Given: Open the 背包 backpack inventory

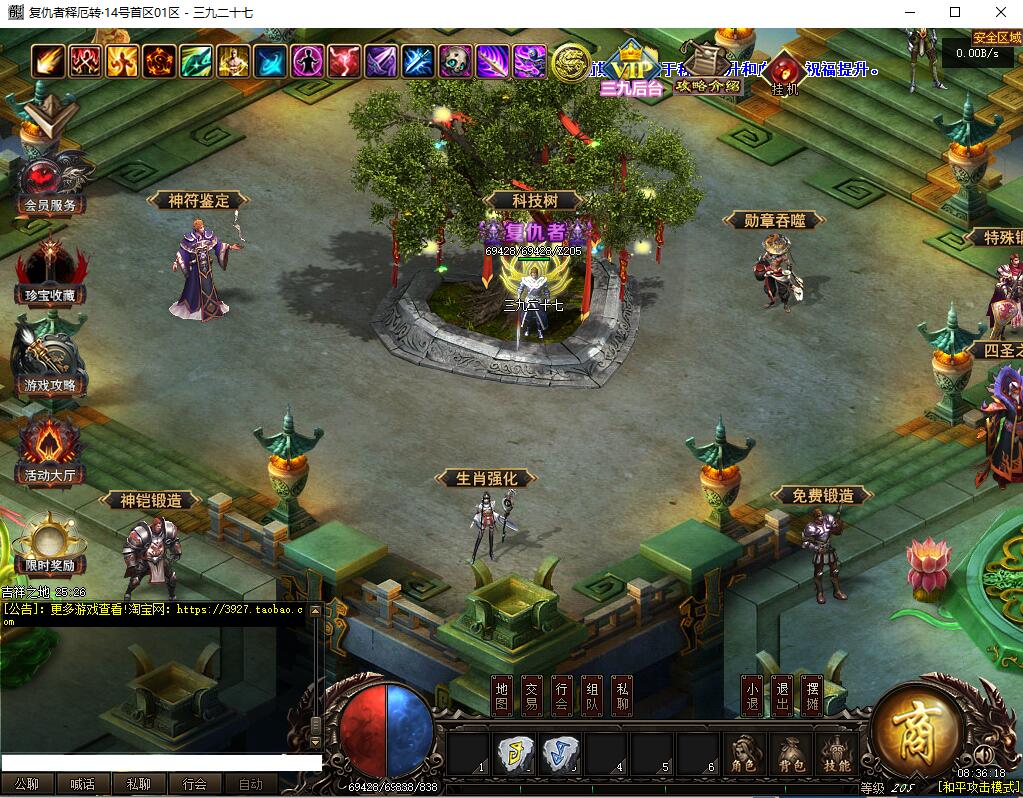Looking at the screenshot, I should [x=791, y=754].
